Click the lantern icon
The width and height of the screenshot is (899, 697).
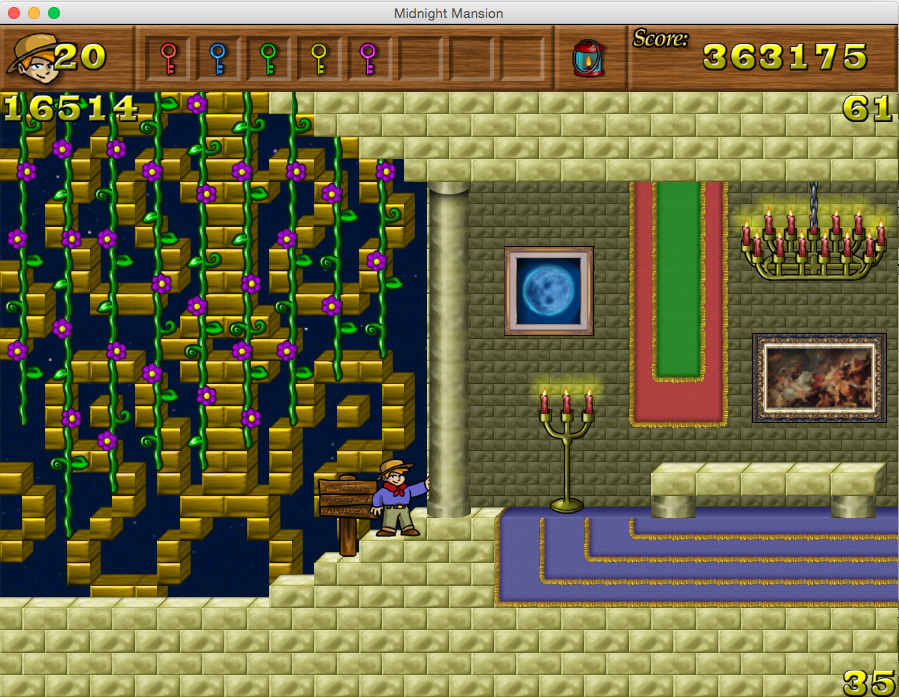click(586, 58)
